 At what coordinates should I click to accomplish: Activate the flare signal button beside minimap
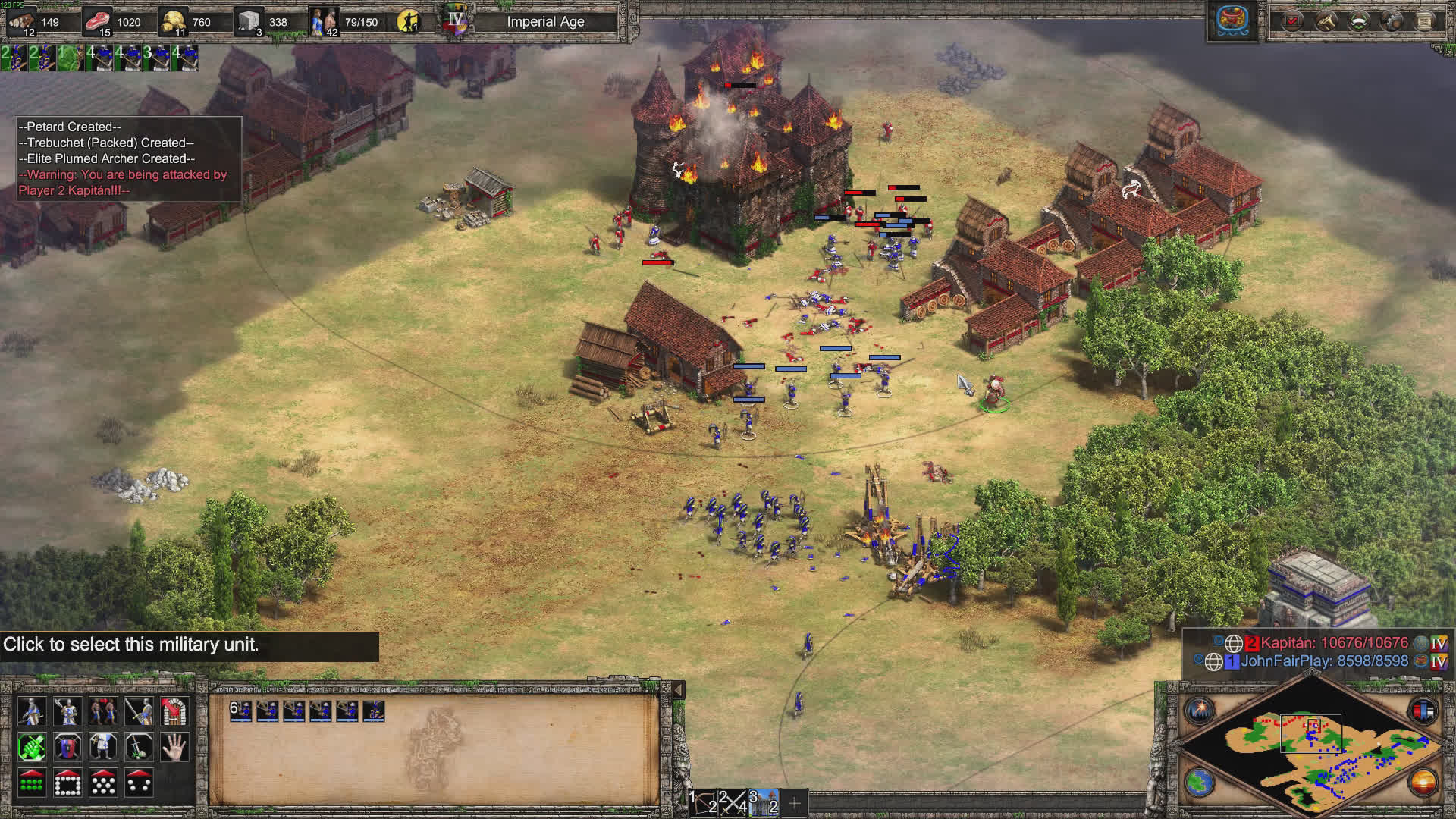[x=1200, y=711]
